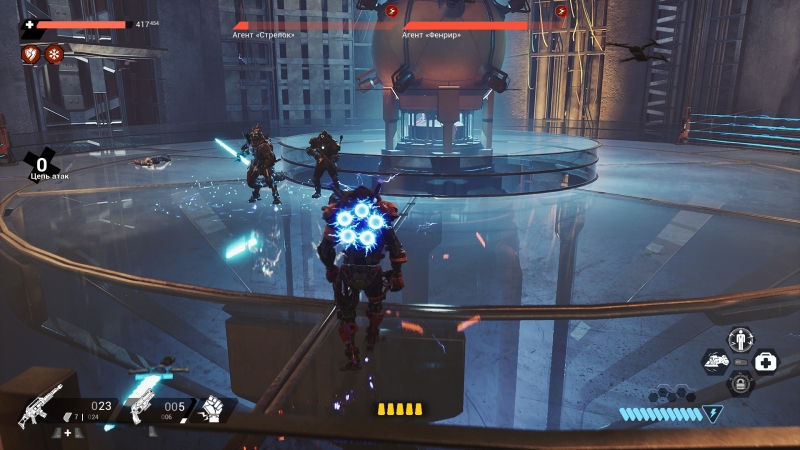Activate the lightning bolt energy icon
Image resolution: width=800 pixels, height=450 pixels.
coord(712,412)
